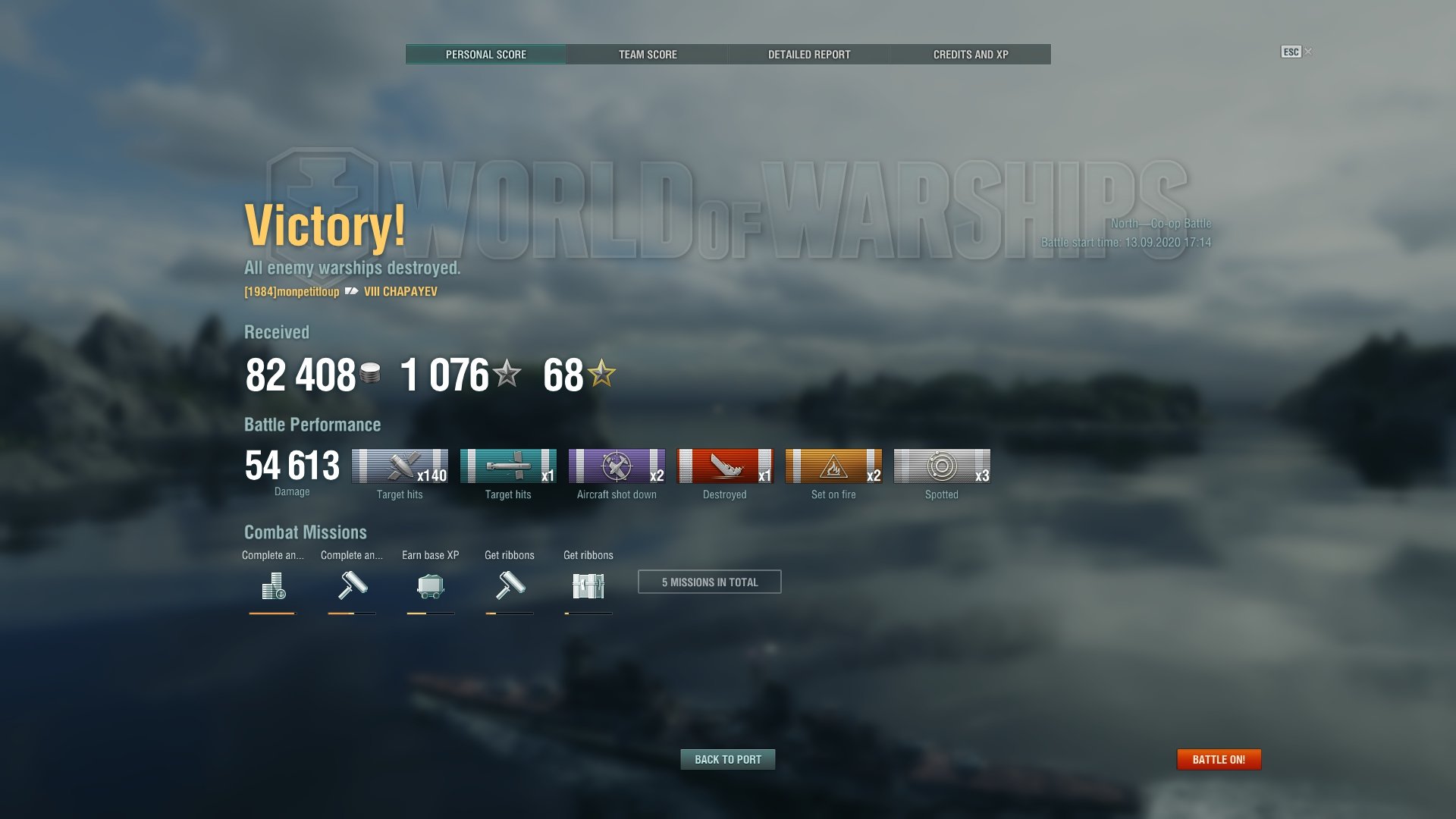Select the Set on fire ribbon
This screenshot has width=1456, height=819.
[x=833, y=466]
